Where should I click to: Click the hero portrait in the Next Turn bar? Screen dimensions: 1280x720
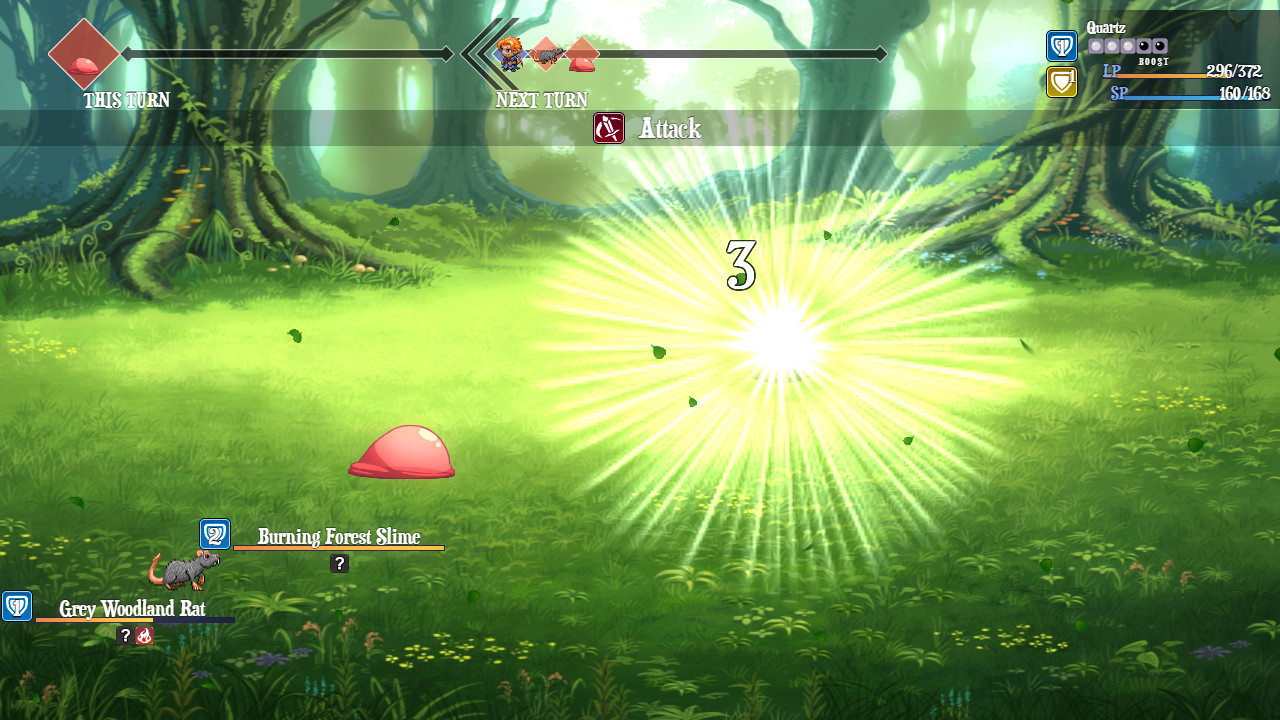point(510,54)
